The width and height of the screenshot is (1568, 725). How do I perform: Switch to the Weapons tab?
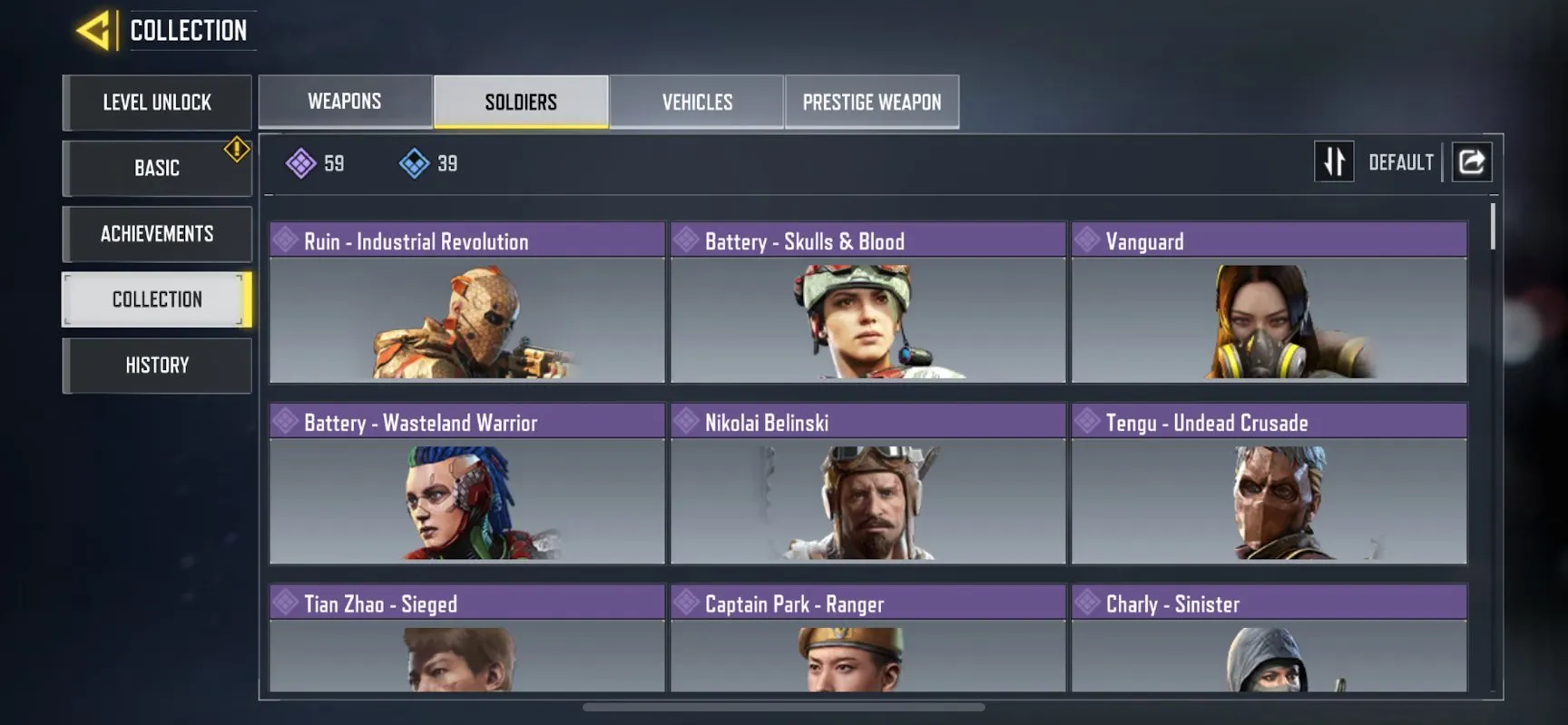coord(345,101)
